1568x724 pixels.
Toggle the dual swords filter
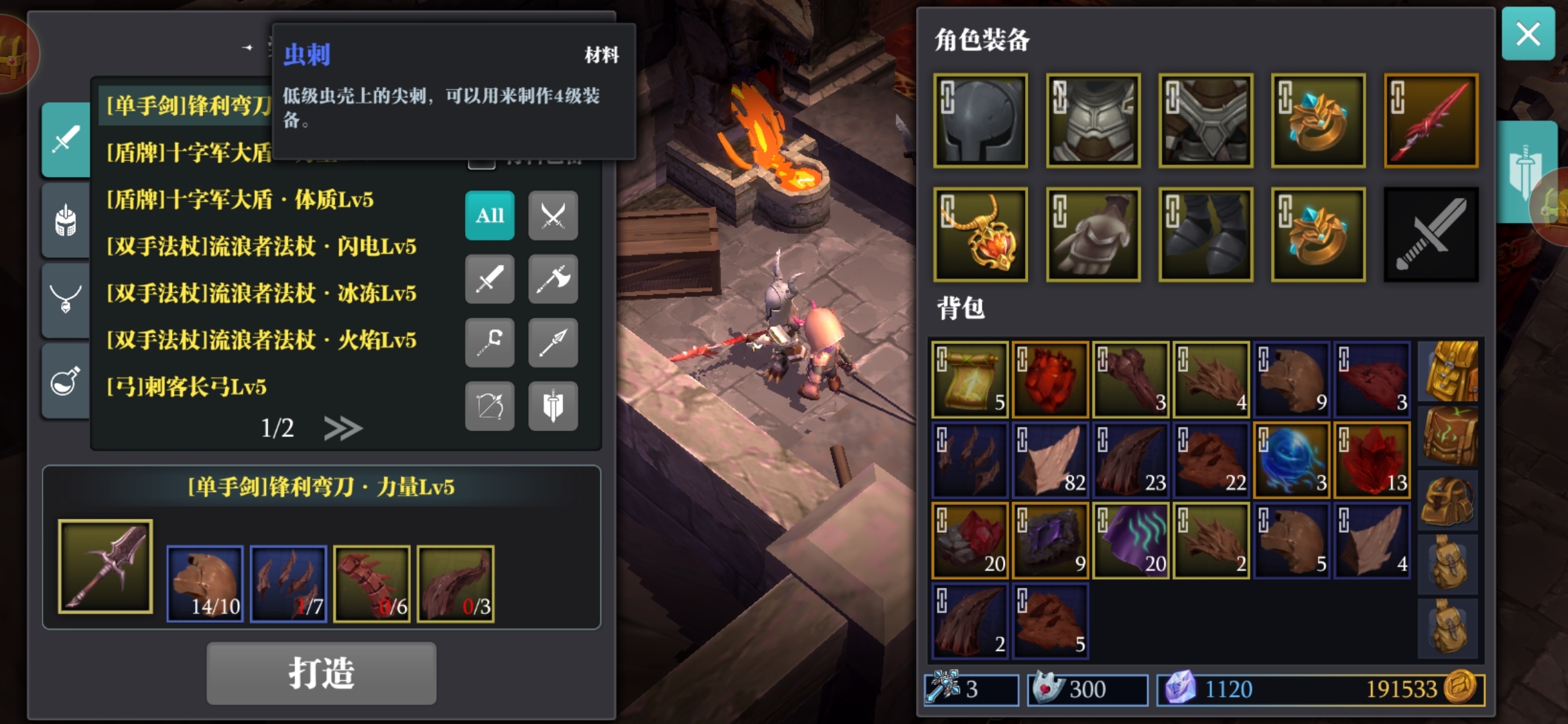pyautogui.click(x=552, y=216)
